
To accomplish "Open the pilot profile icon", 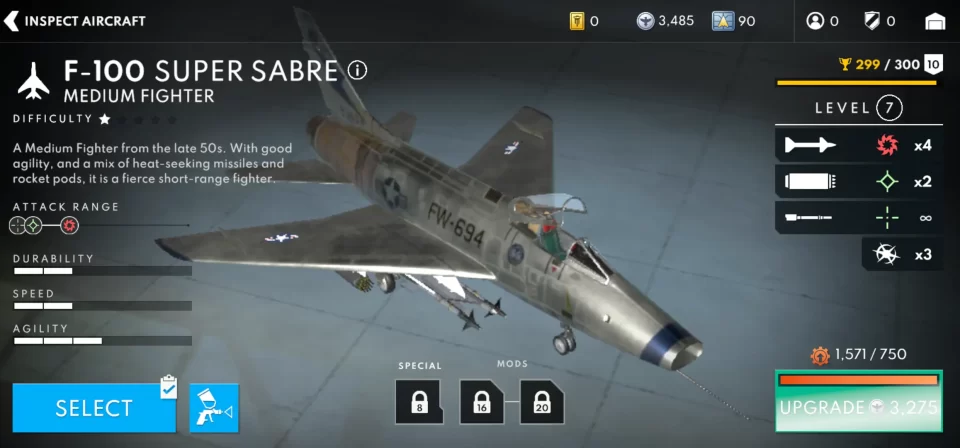I will 822,21.
